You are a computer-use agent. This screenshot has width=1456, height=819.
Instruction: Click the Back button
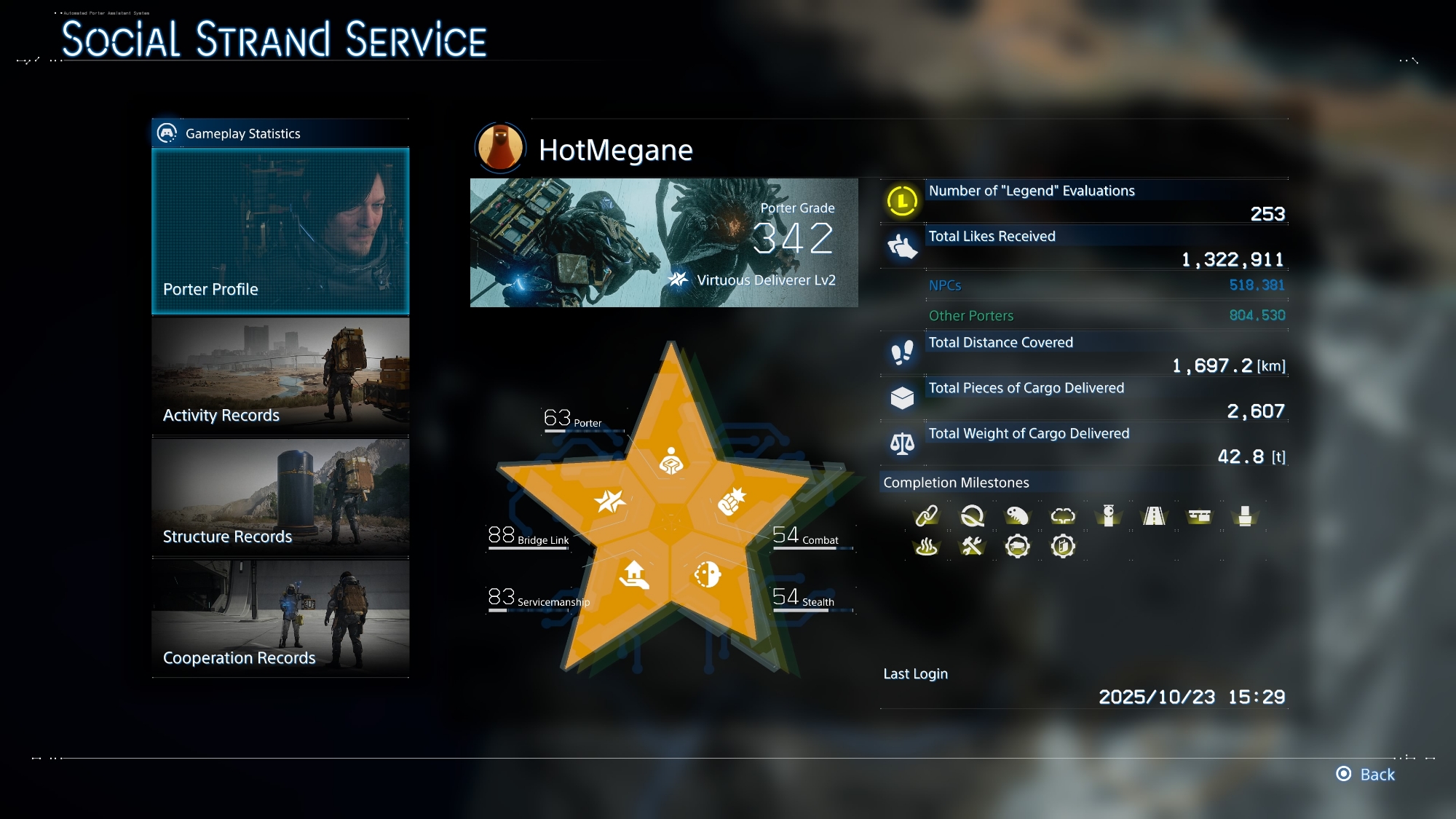(1366, 774)
